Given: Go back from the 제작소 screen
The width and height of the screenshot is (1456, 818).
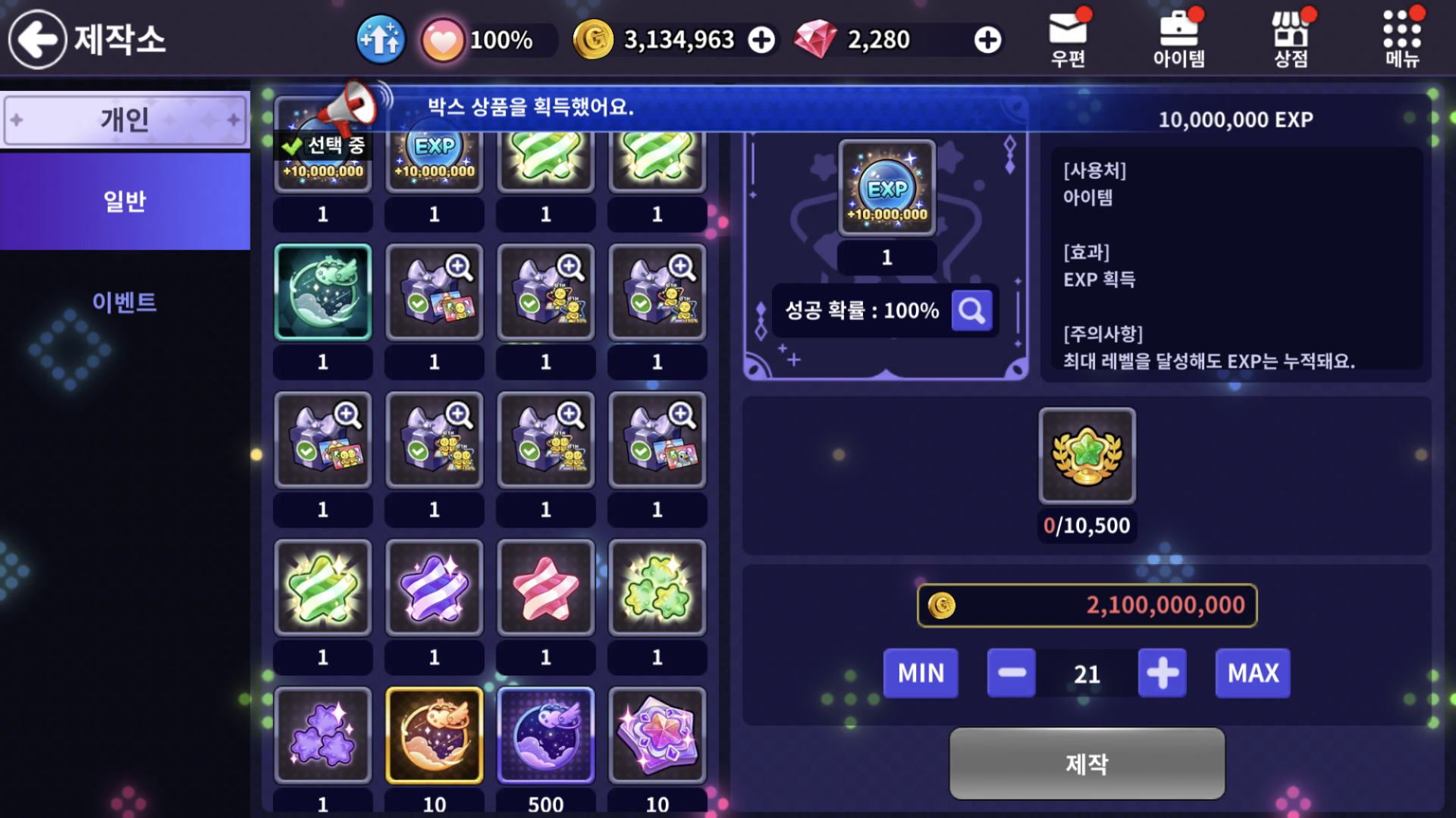Looking at the screenshot, I should click(38, 39).
